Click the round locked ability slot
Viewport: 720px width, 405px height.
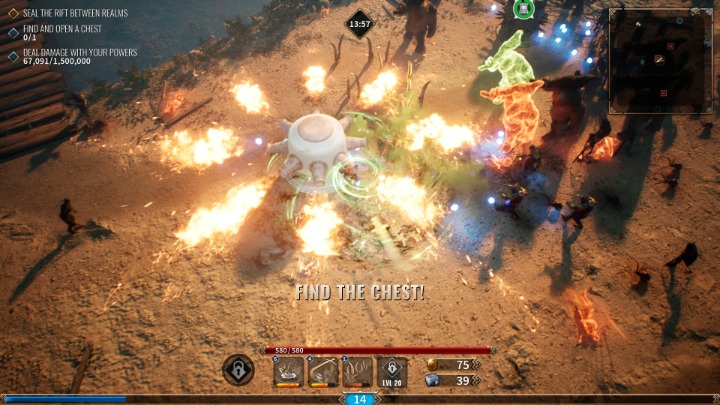pyautogui.click(x=238, y=370)
